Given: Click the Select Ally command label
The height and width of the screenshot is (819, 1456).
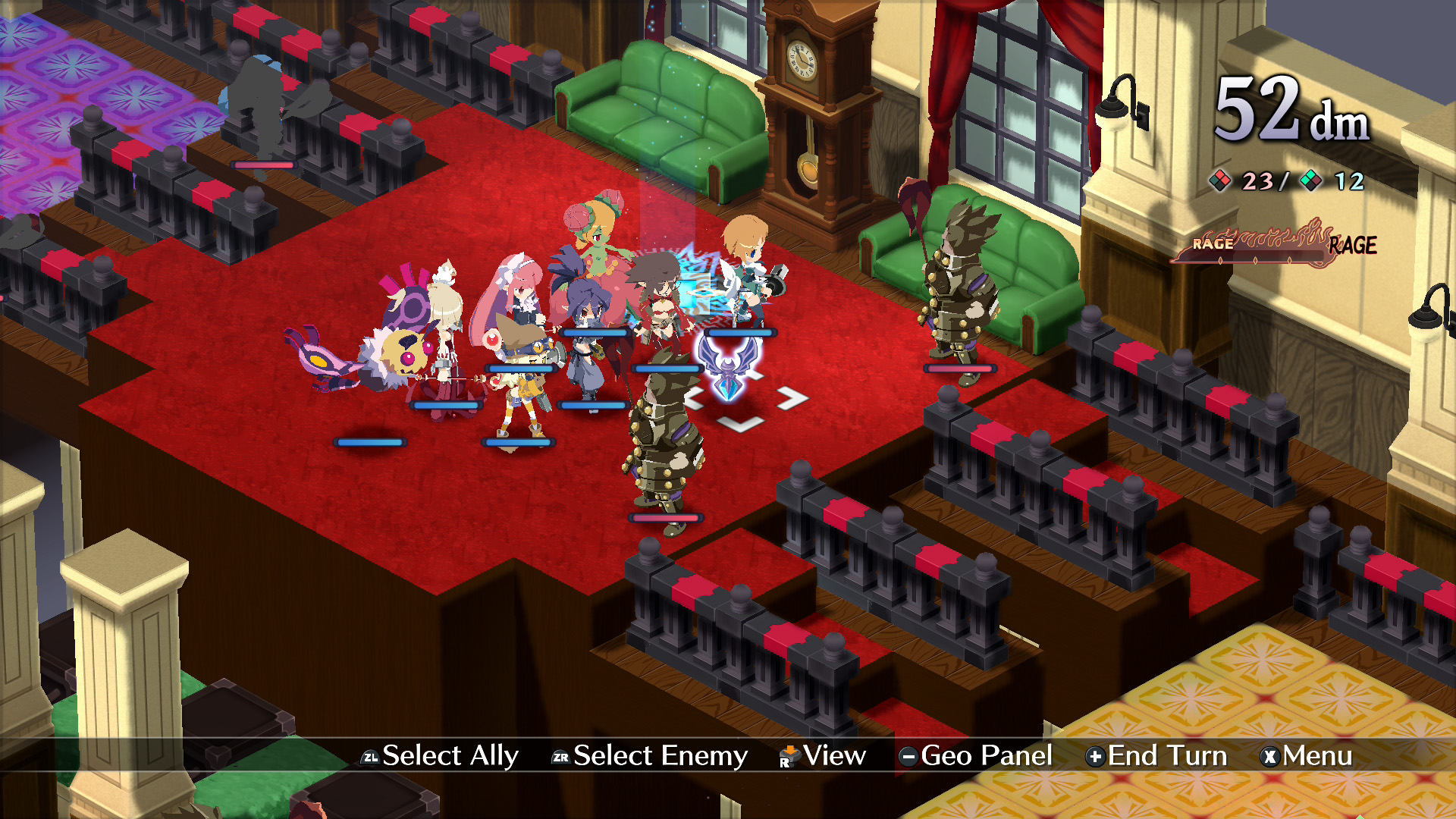Looking at the screenshot, I should [449, 755].
